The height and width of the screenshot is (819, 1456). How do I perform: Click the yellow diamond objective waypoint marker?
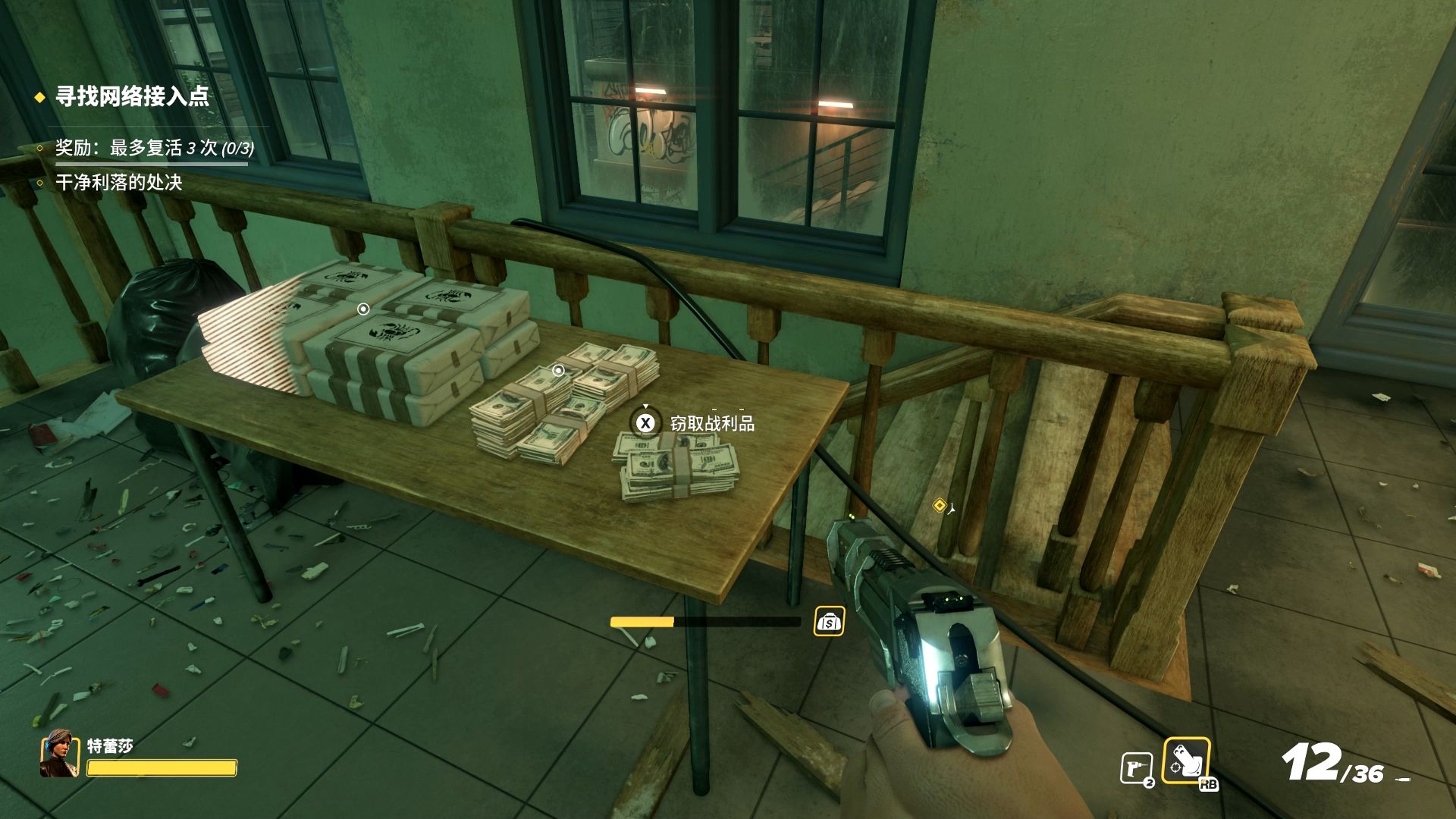pos(940,505)
